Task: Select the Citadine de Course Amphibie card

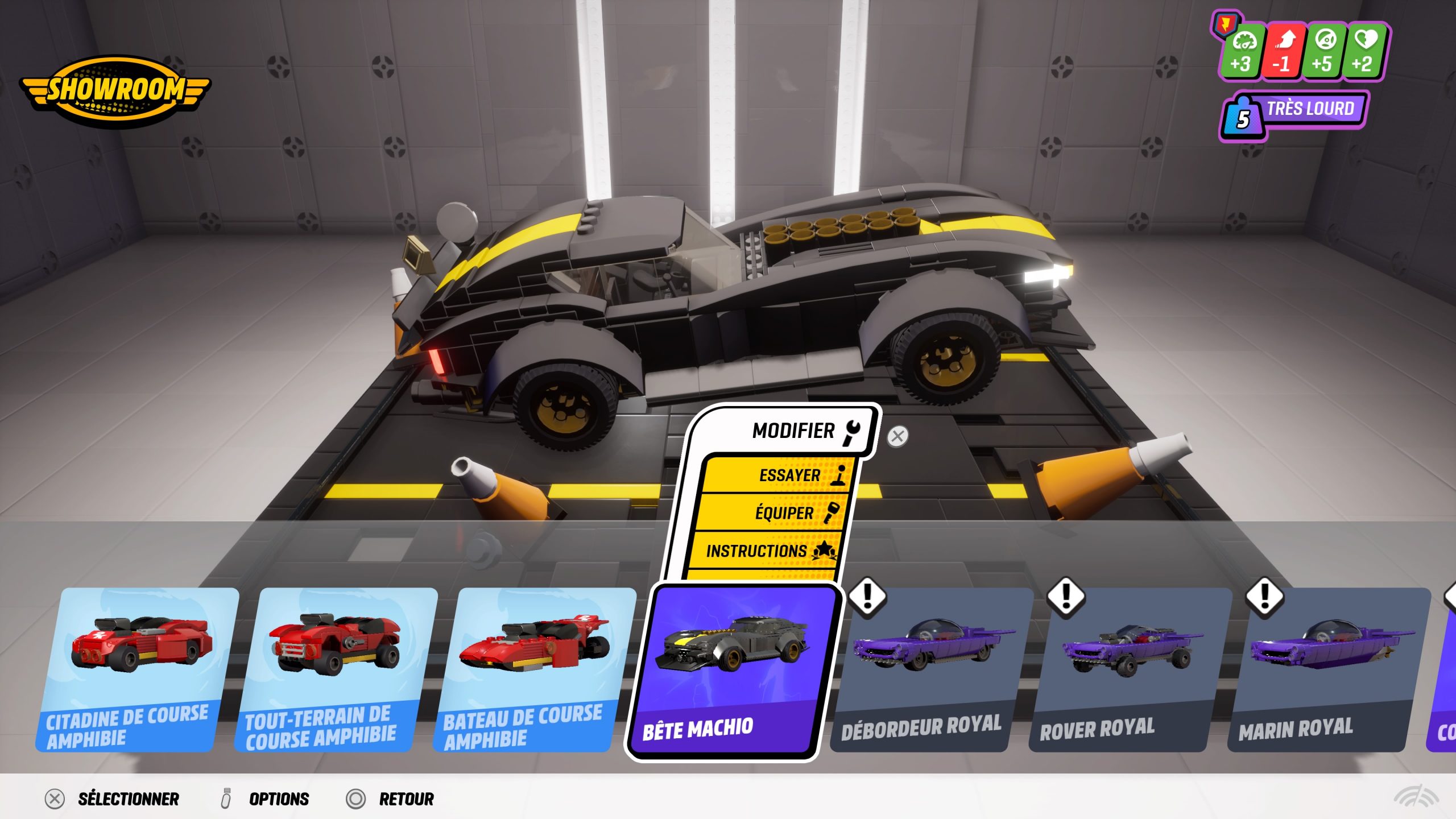Action: (x=136, y=669)
